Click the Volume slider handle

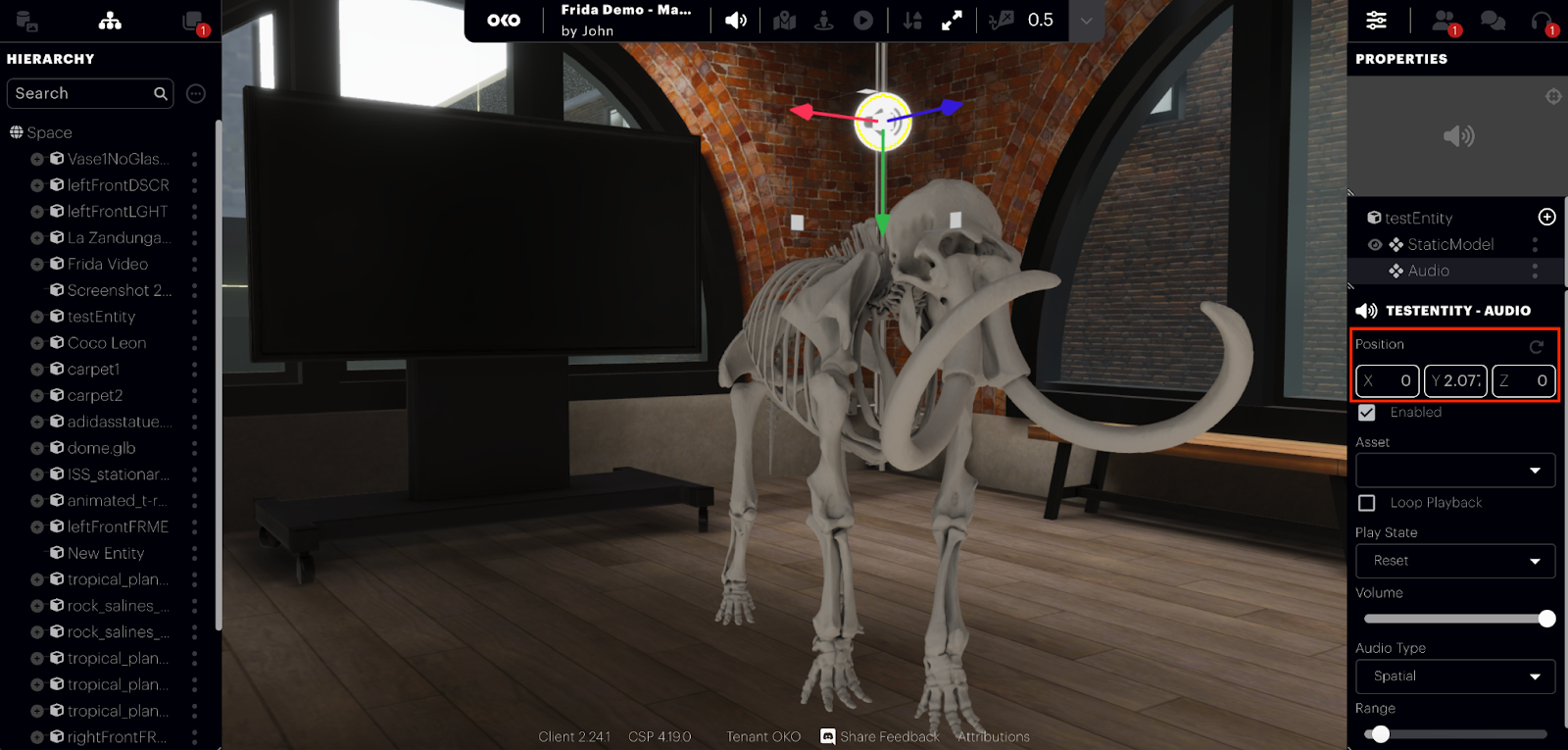click(1546, 619)
